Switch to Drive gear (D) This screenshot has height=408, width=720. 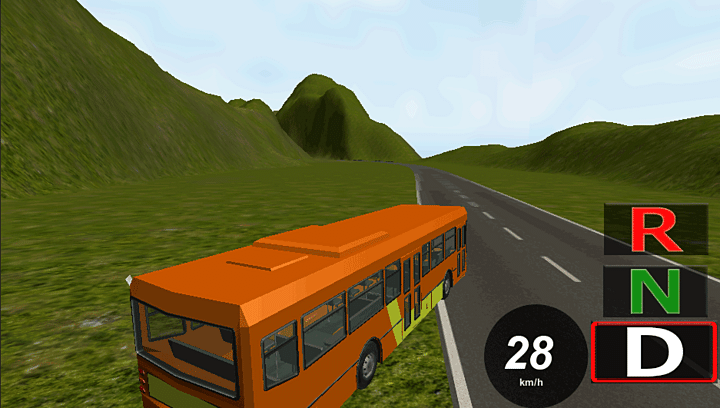click(654, 351)
